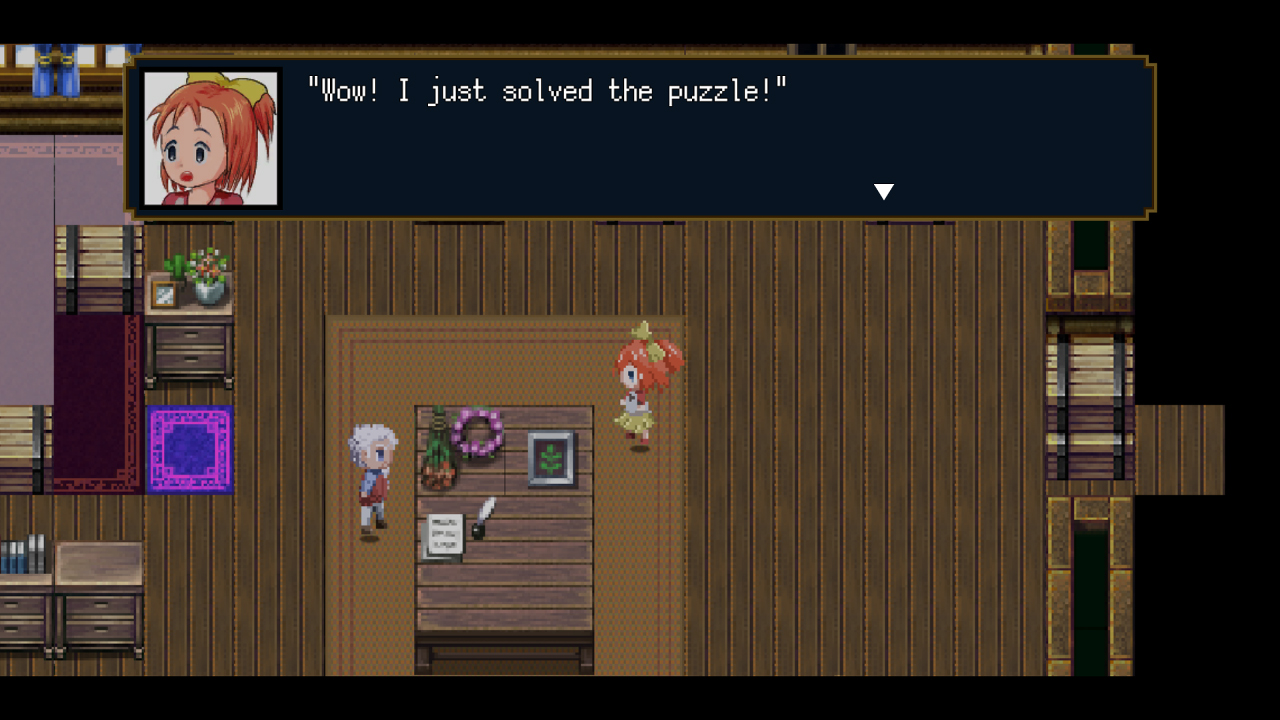This screenshot has width=1280, height=720.
Task: Select the blue books on the lower-left shelf
Action: (15, 558)
